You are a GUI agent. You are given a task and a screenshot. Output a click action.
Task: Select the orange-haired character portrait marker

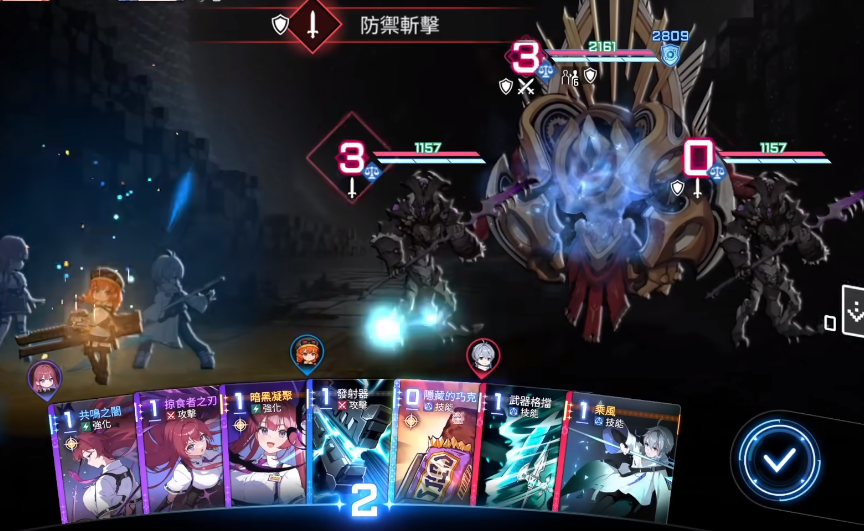pyautogui.click(x=307, y=352)
